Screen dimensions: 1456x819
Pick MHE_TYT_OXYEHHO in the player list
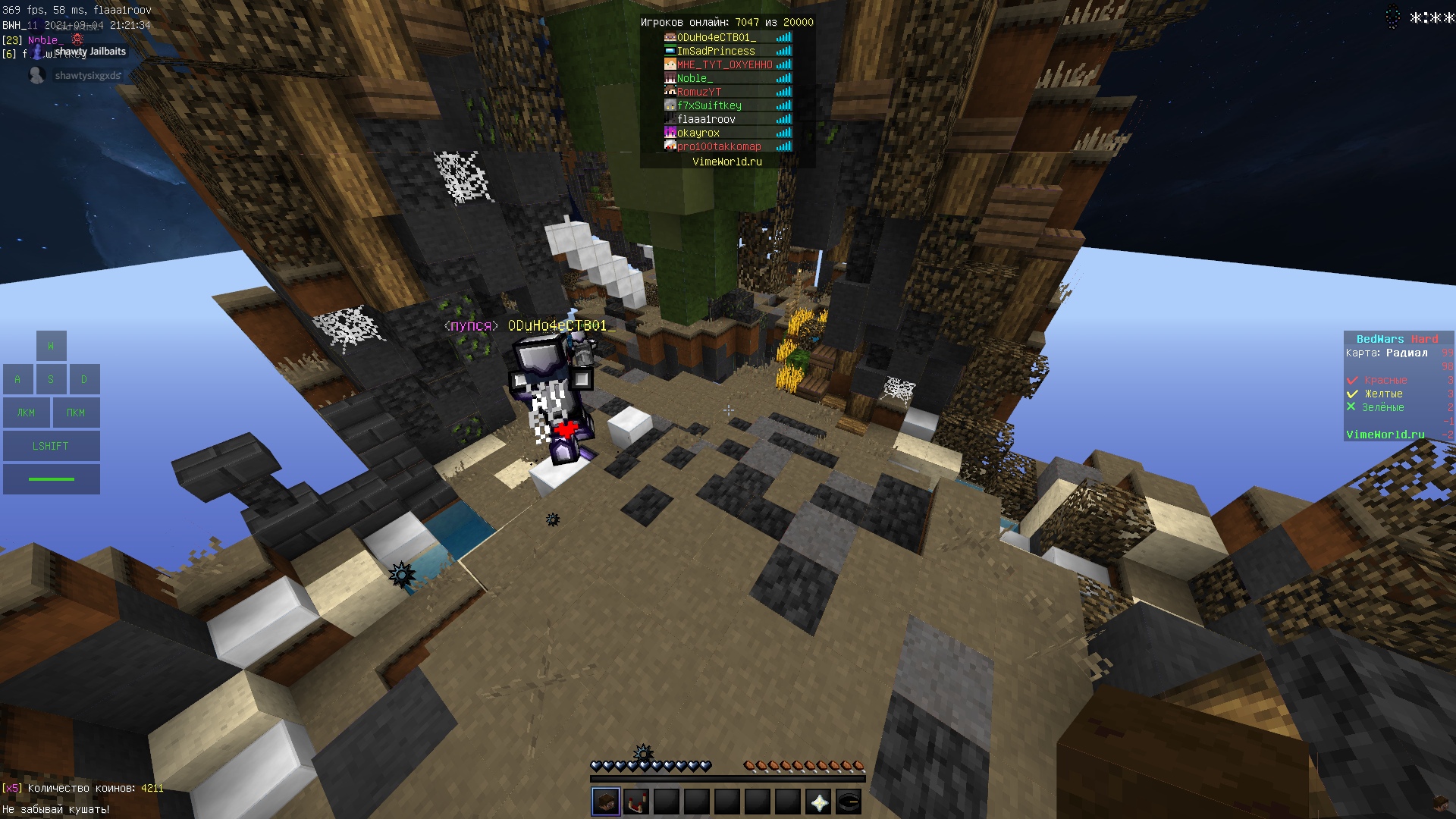coord(724,64)
